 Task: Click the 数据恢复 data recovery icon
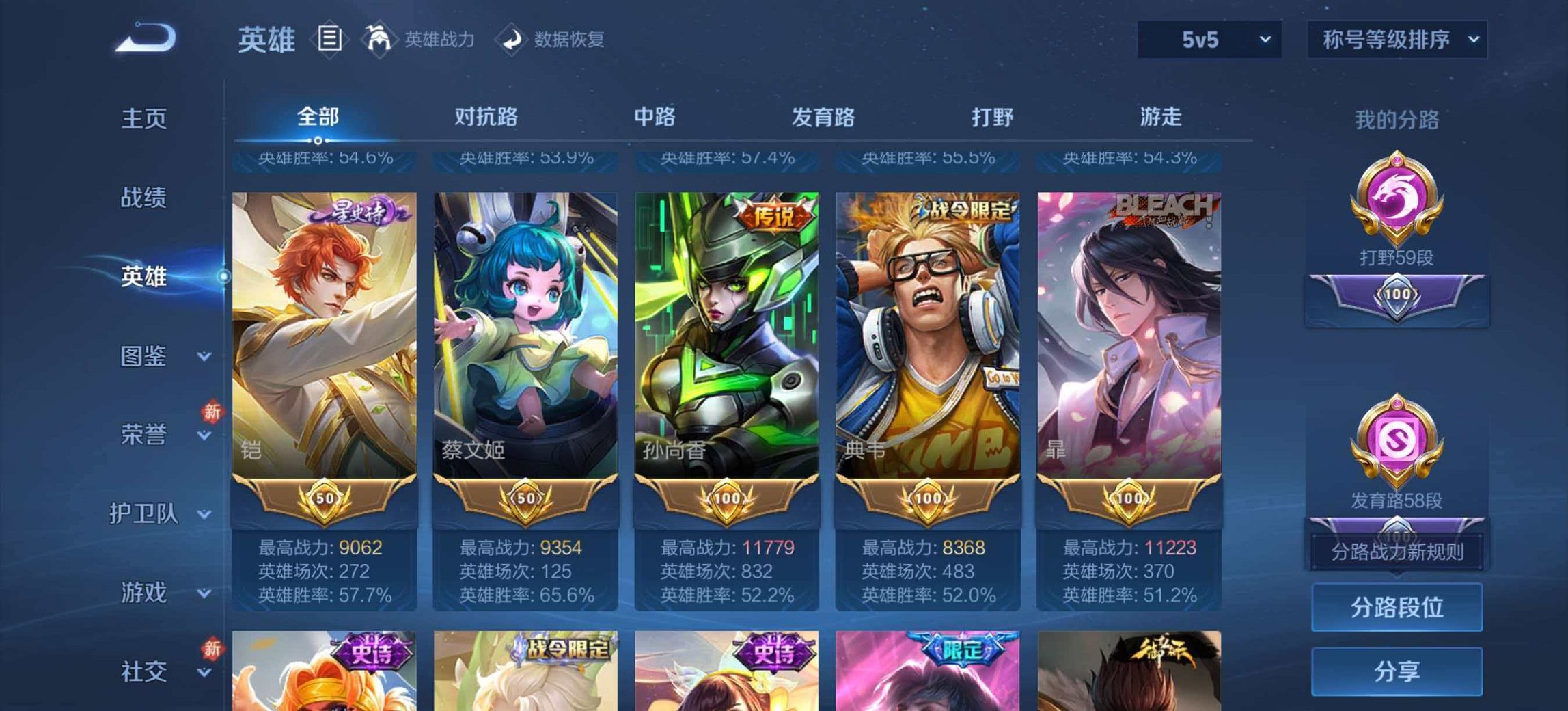pos(512,39)
